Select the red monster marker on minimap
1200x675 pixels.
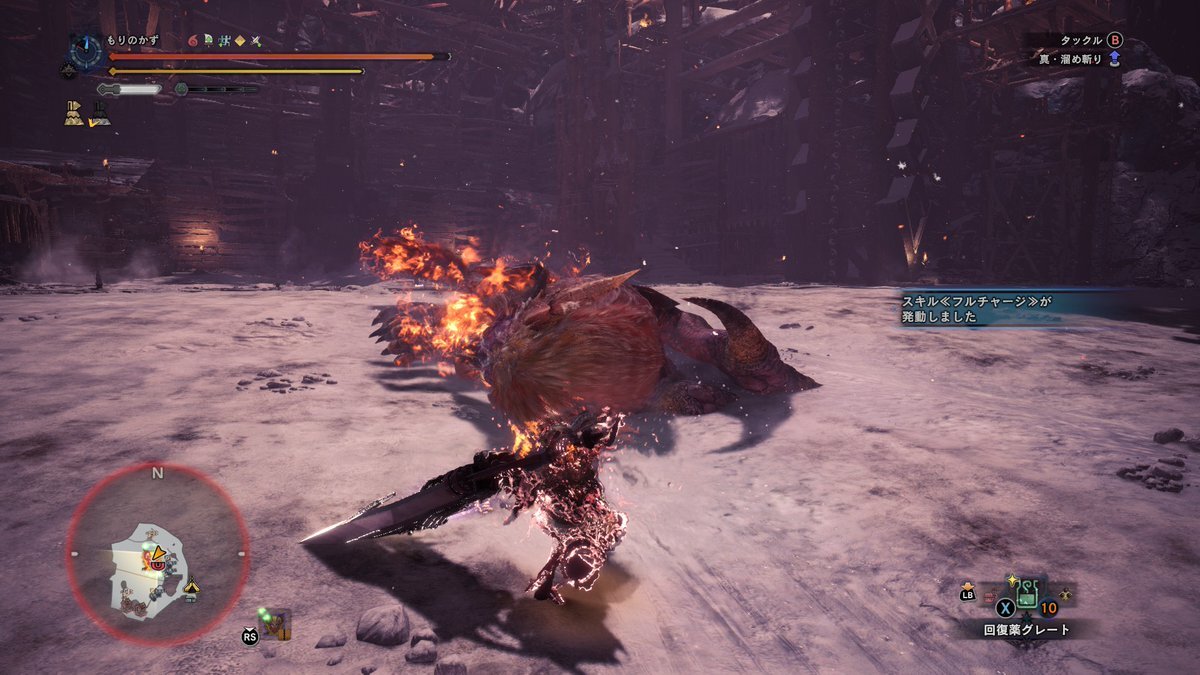(155, 563)
